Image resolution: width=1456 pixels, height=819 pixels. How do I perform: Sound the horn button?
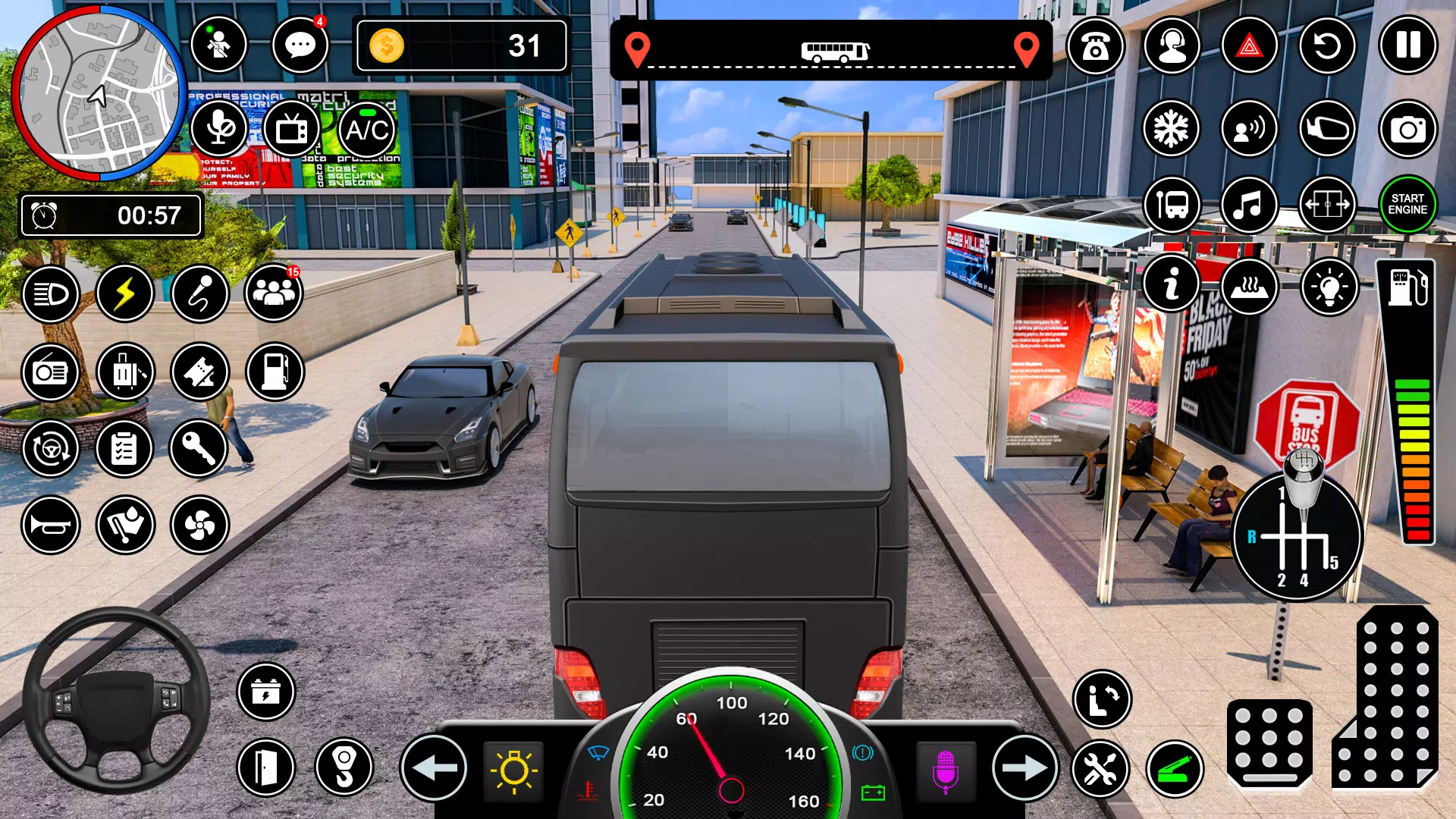pyautogui.click(x=51, y=525)
